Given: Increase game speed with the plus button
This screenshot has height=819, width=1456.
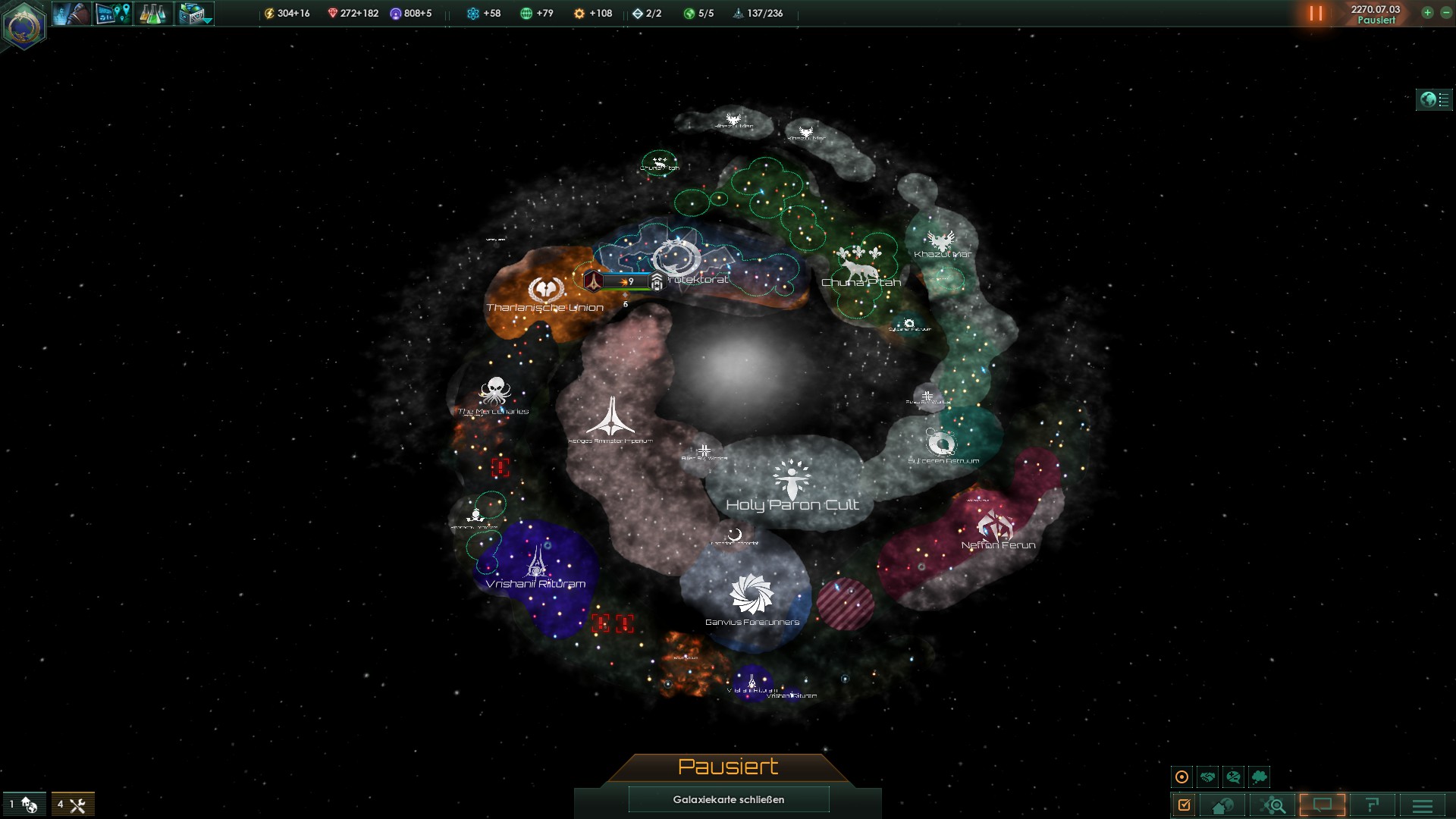Looking at the screenshot, I should tap(1427, 13).
